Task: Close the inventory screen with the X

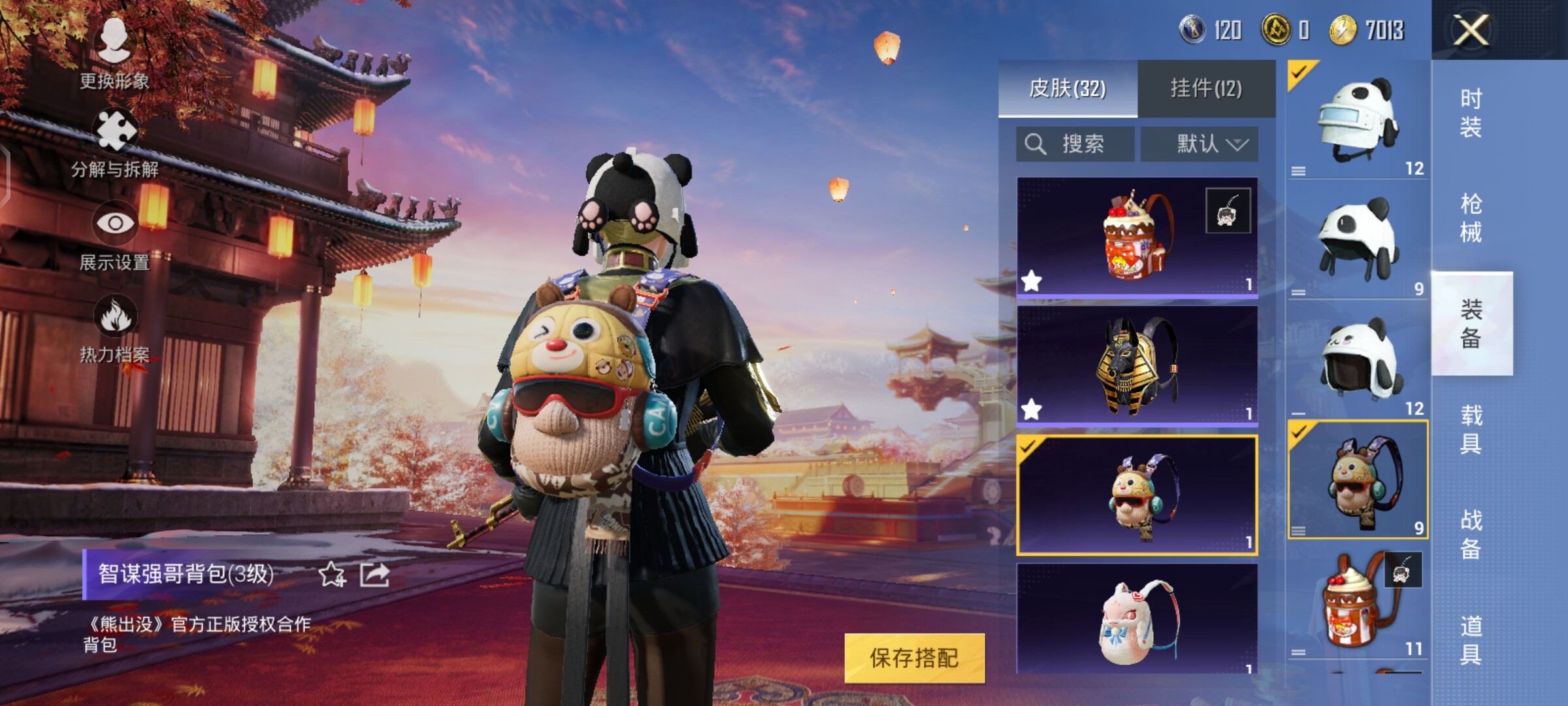Action: coord(1470,30)
